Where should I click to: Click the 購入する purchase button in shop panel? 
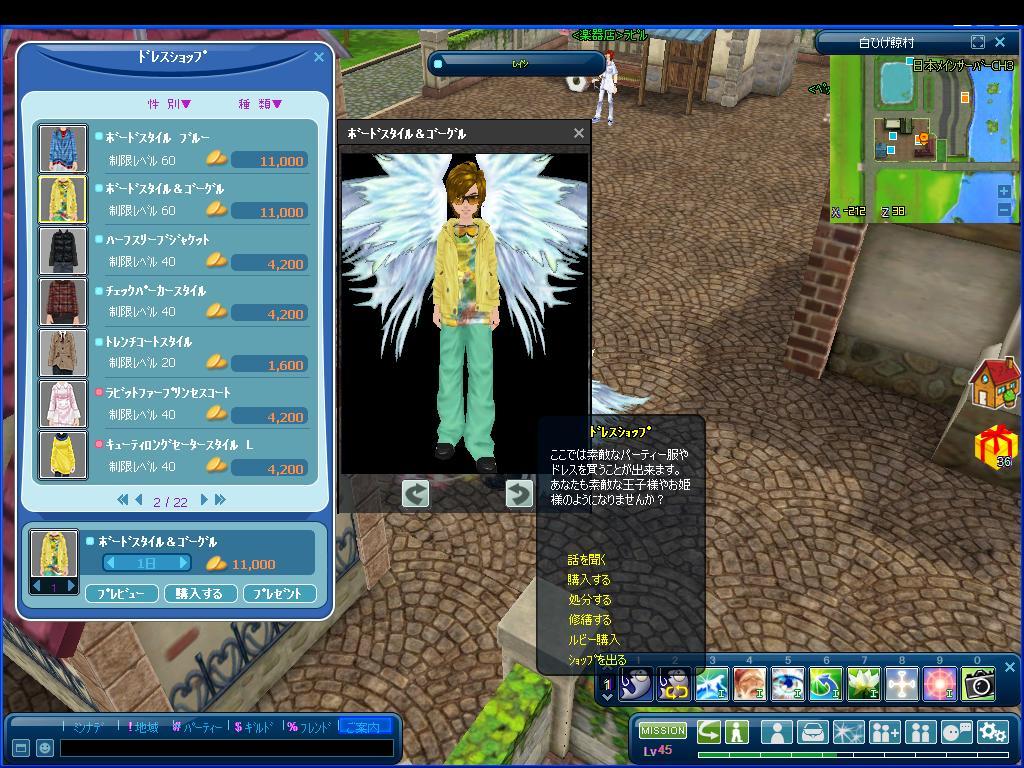click(x=199, y=593)
